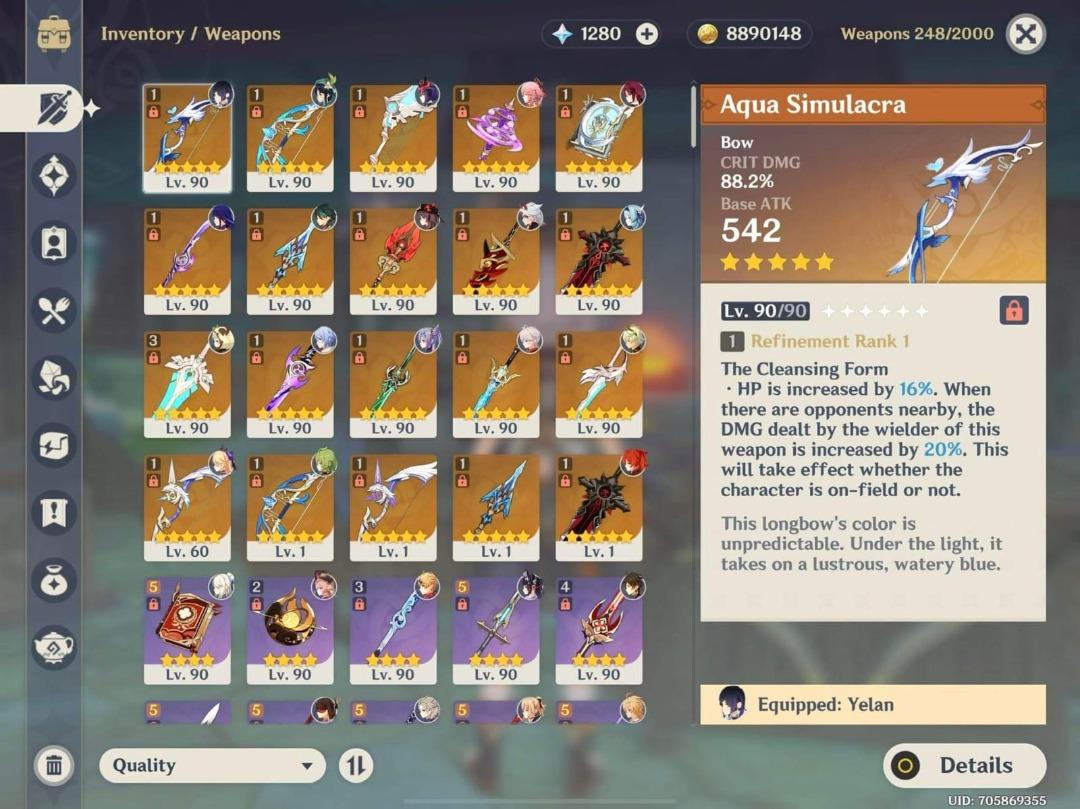Select the coin pouch Precious Items tab

(54, 580)
